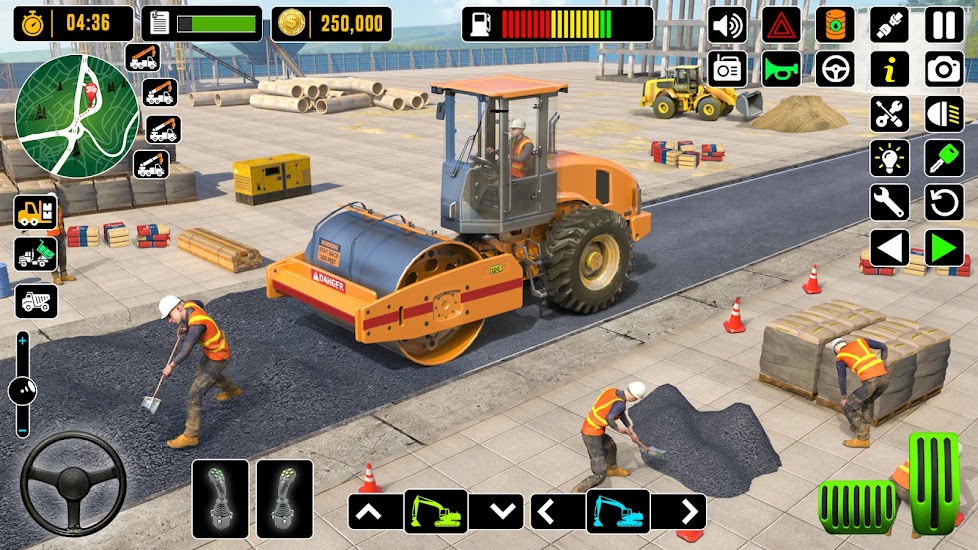
Task: Open the radio
Action: (727, 69)
